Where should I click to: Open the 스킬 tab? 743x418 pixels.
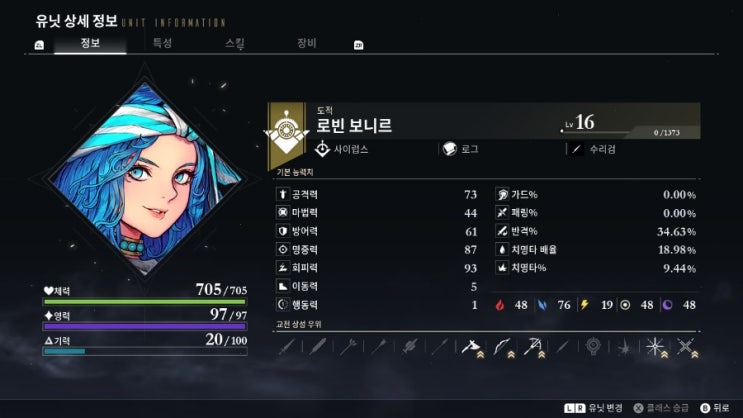click(x=235, y=43)
